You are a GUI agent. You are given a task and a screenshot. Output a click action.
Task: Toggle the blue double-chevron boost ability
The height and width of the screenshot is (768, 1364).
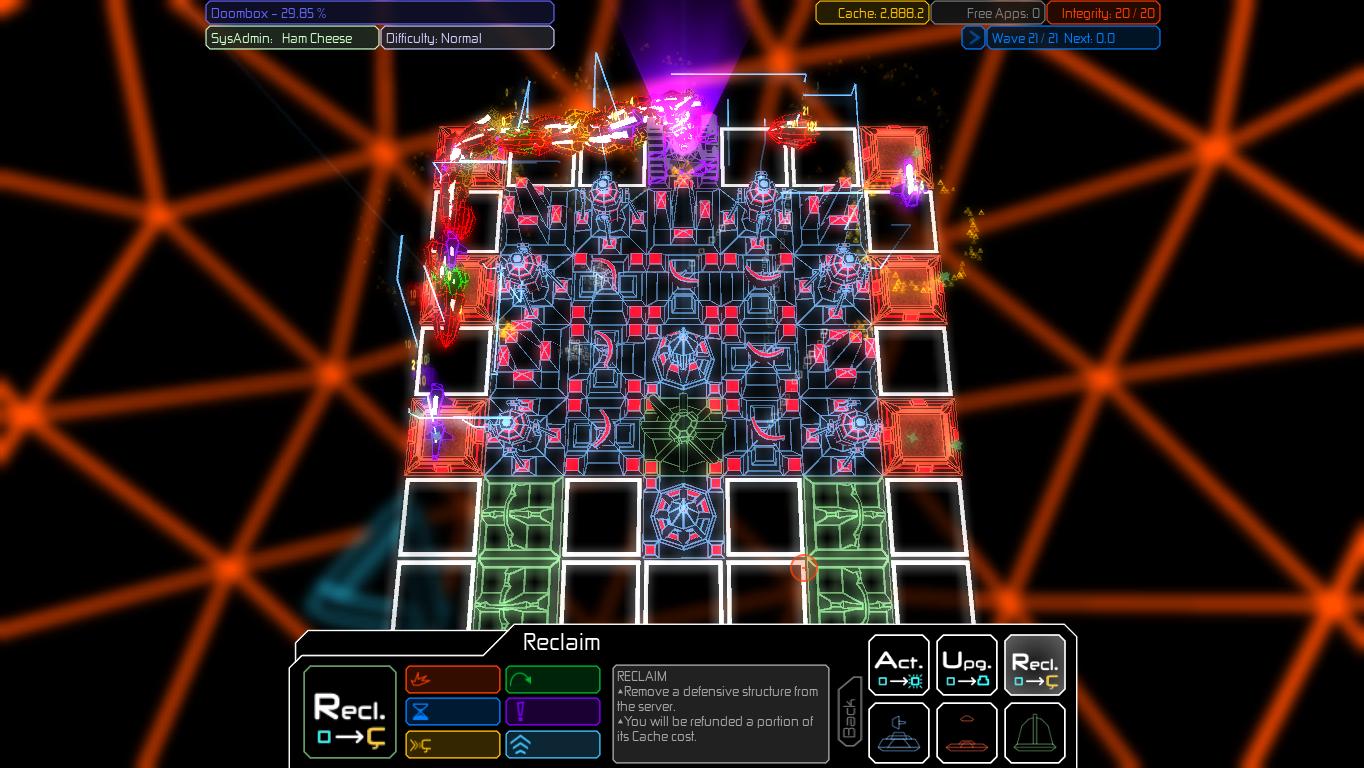coord(553,744)
